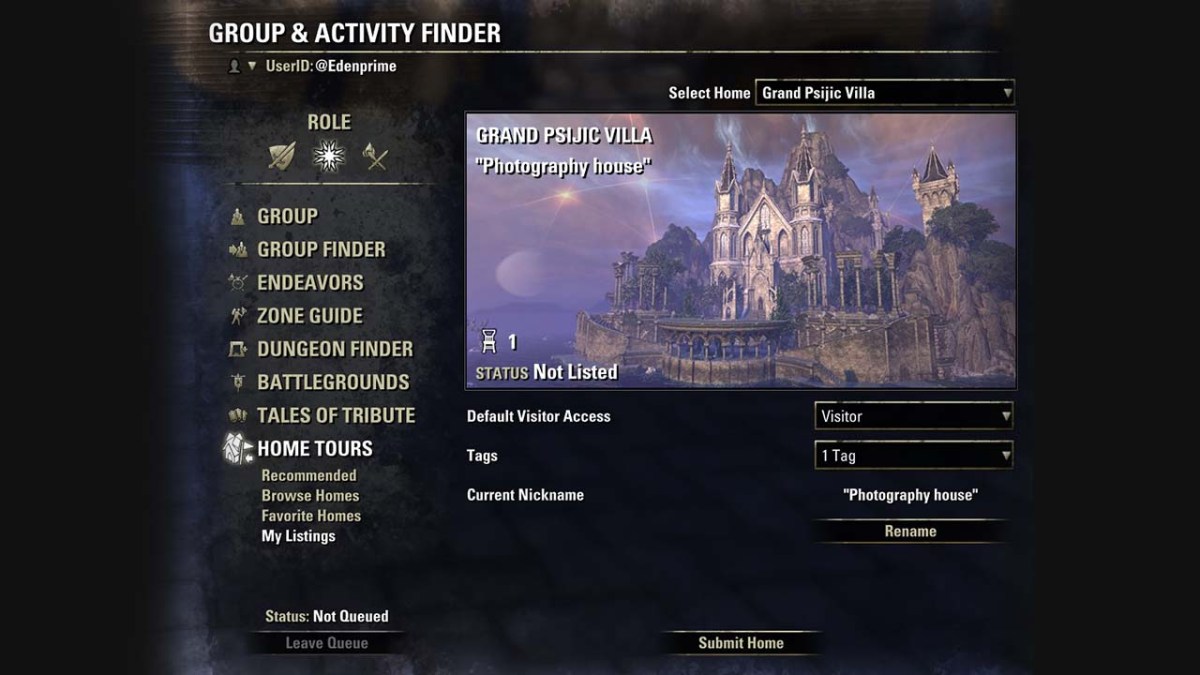Go to the Endeavors menu

point(310,282)
